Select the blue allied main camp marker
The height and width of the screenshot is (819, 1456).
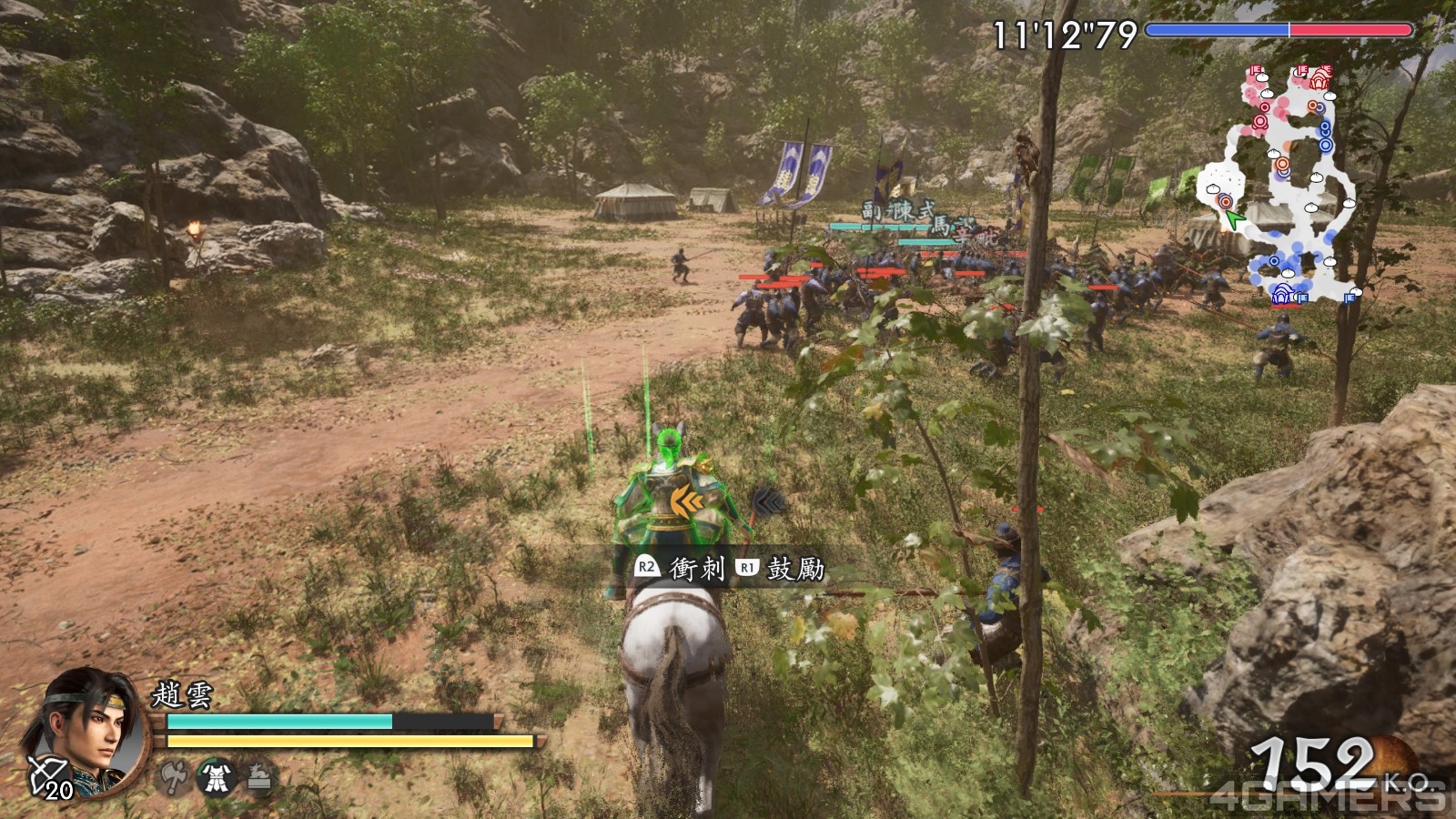point(1283,293)
